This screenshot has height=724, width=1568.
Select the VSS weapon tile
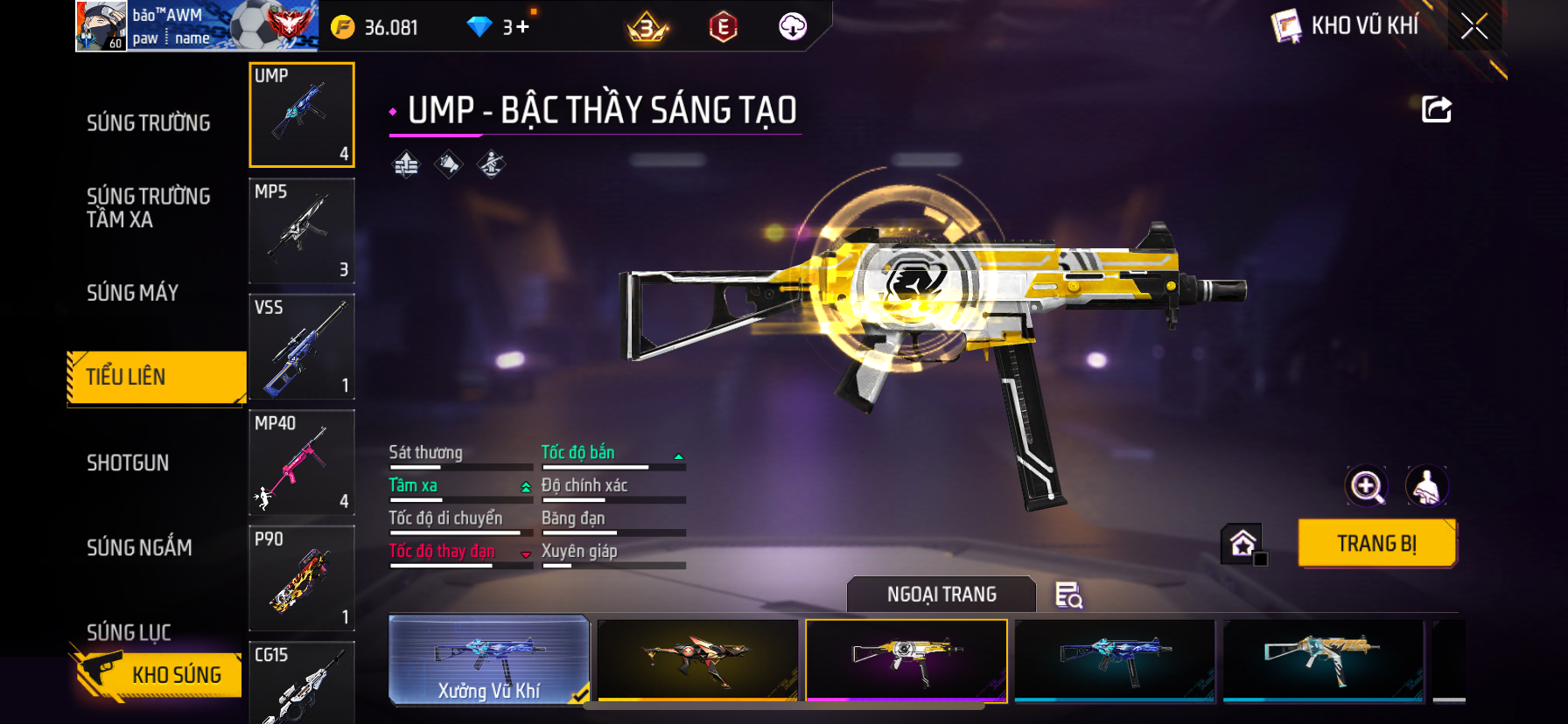(x=302, y=347)
